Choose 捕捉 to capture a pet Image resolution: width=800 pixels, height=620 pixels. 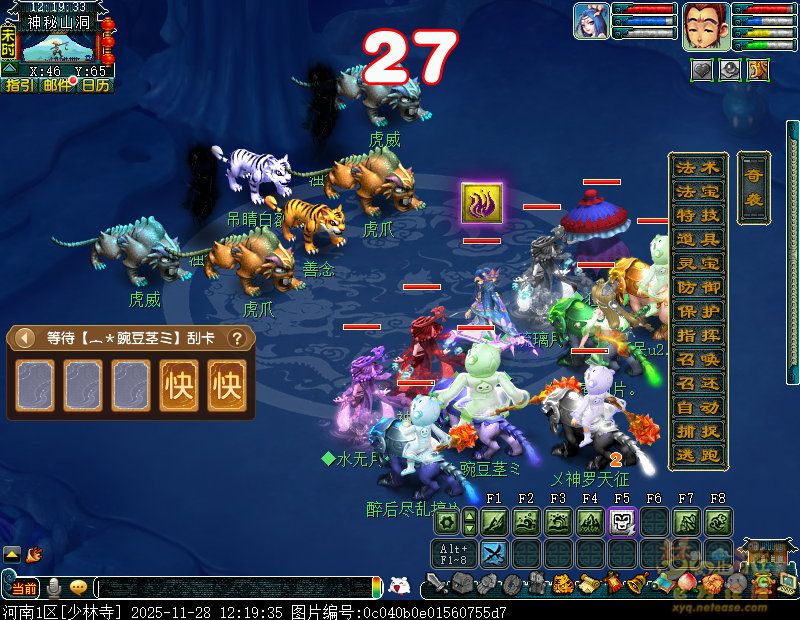[x=698, y=431]
